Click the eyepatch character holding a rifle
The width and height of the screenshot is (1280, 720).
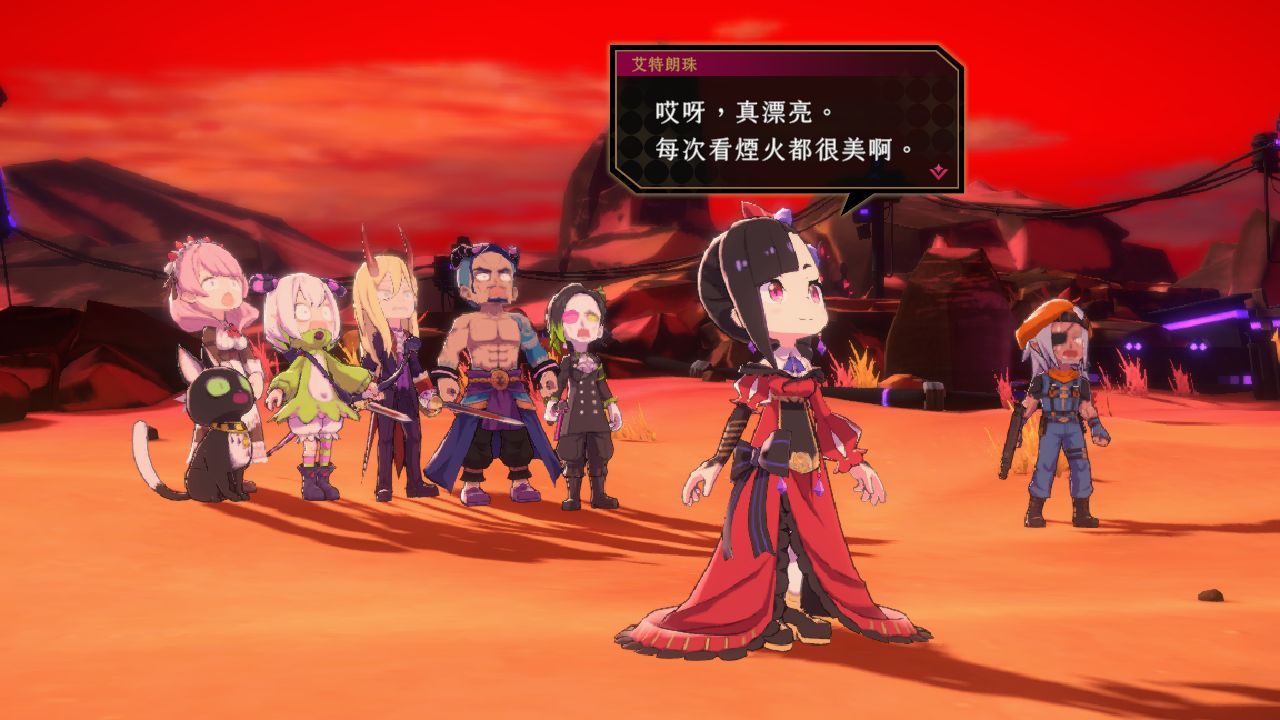tap(1055, 410)
